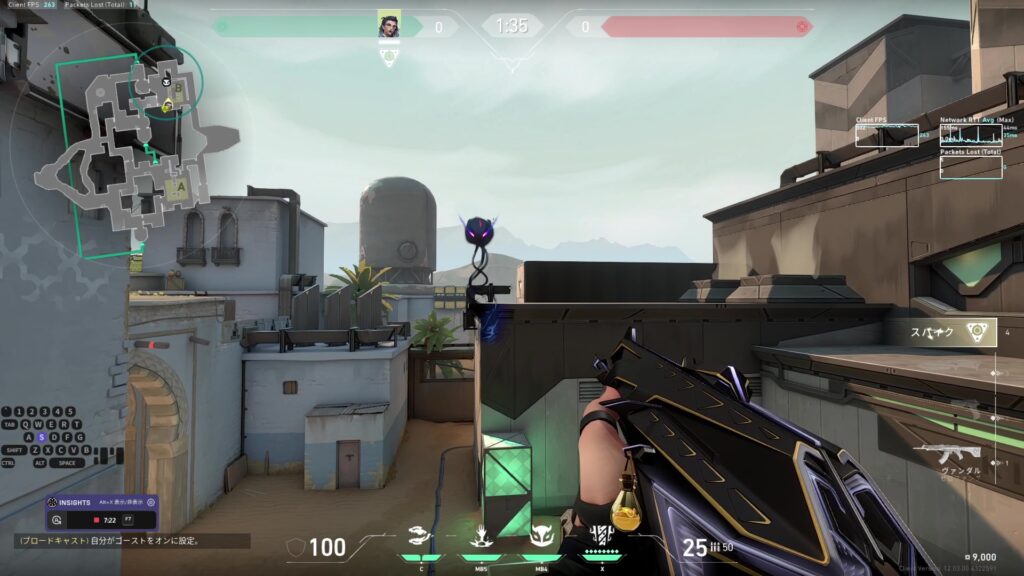Click the Spike icon below the agent portrait
Viewport: 1024px width, 576px height.
point(389,56)
